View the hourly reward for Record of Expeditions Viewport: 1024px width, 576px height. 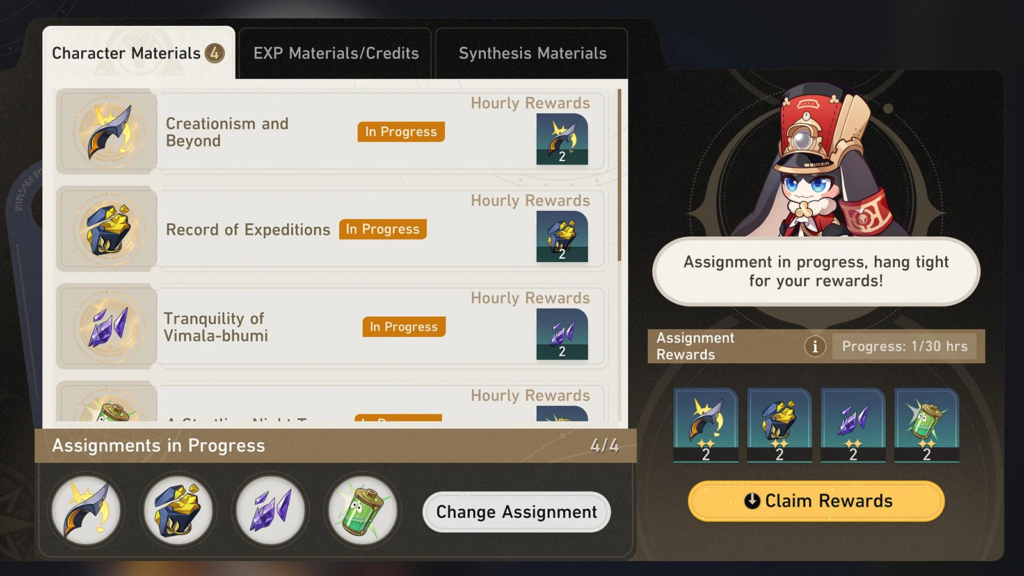click(x=561, y=237)
